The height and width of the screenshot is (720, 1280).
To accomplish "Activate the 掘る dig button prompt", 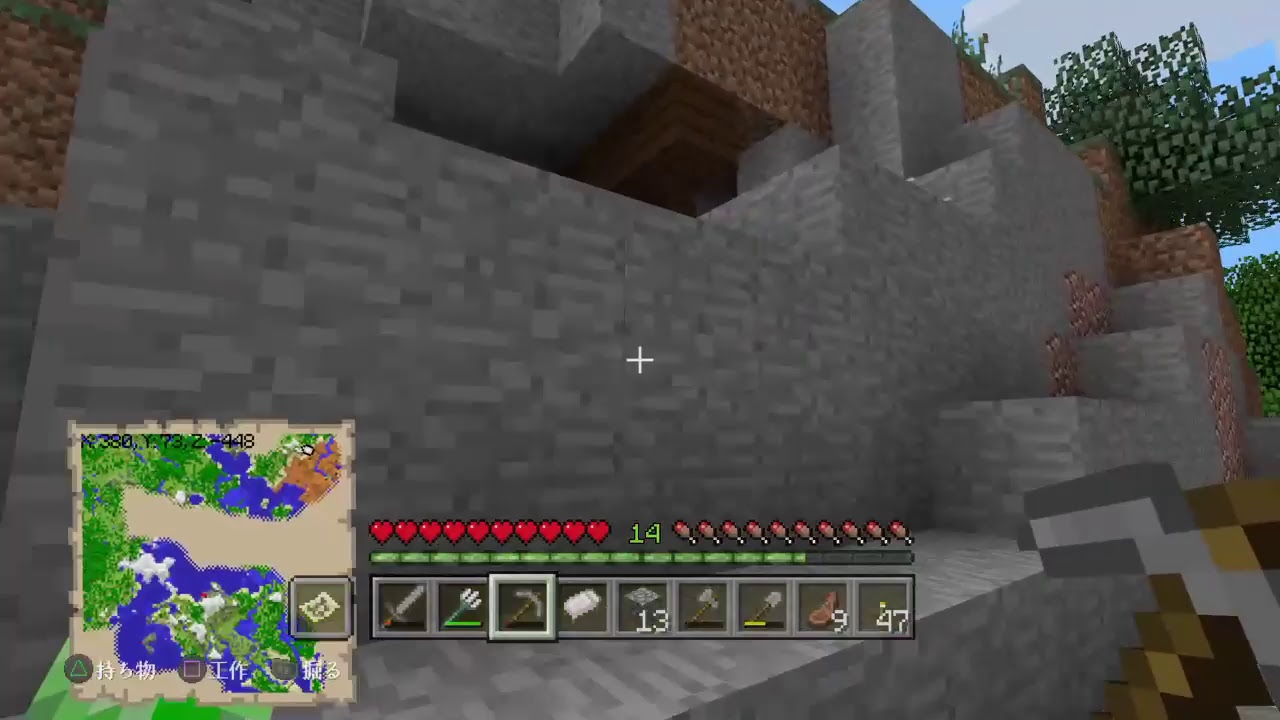I will (x=315, y=671).
